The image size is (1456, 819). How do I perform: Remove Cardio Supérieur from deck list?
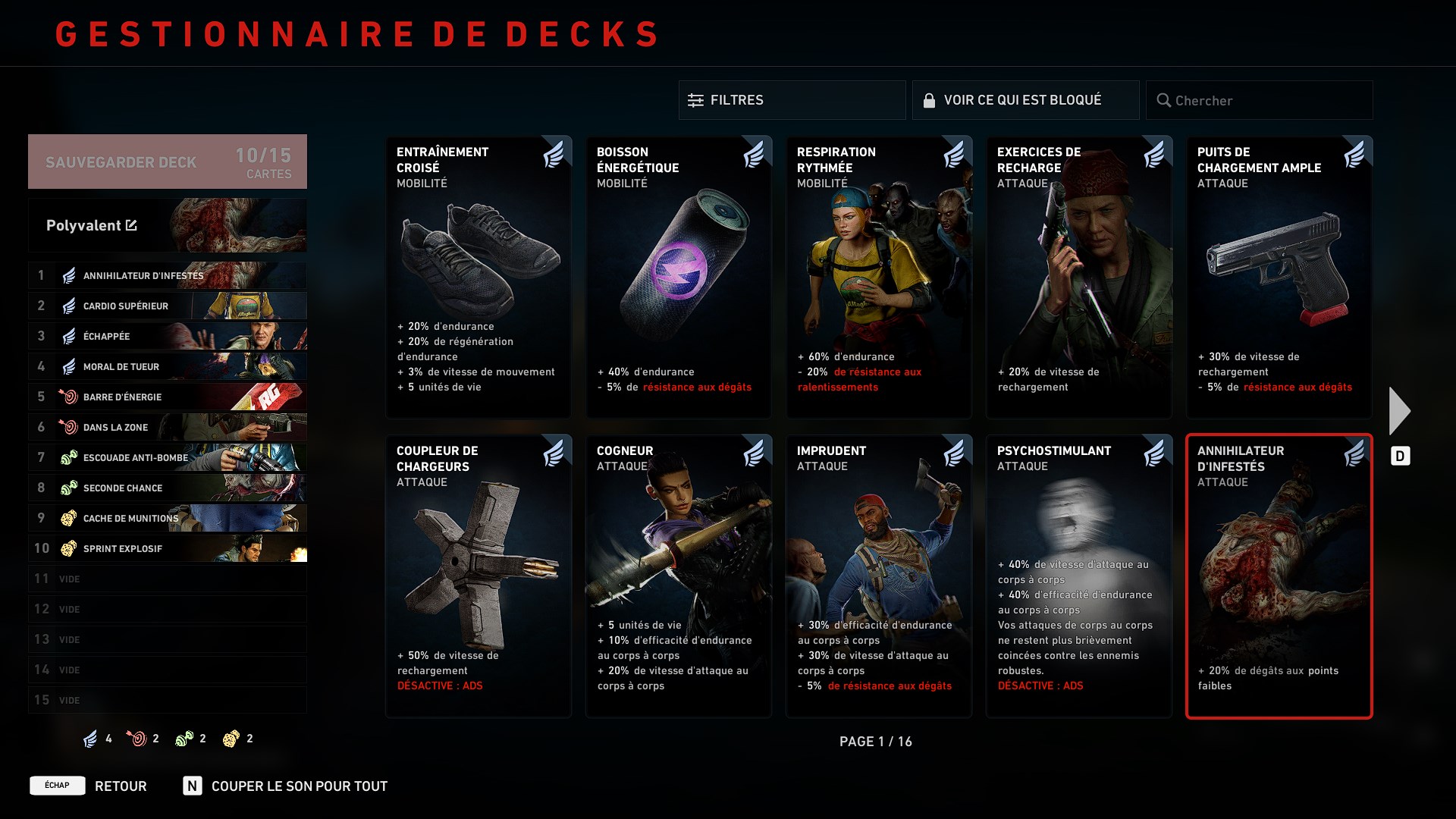point(167,306)
